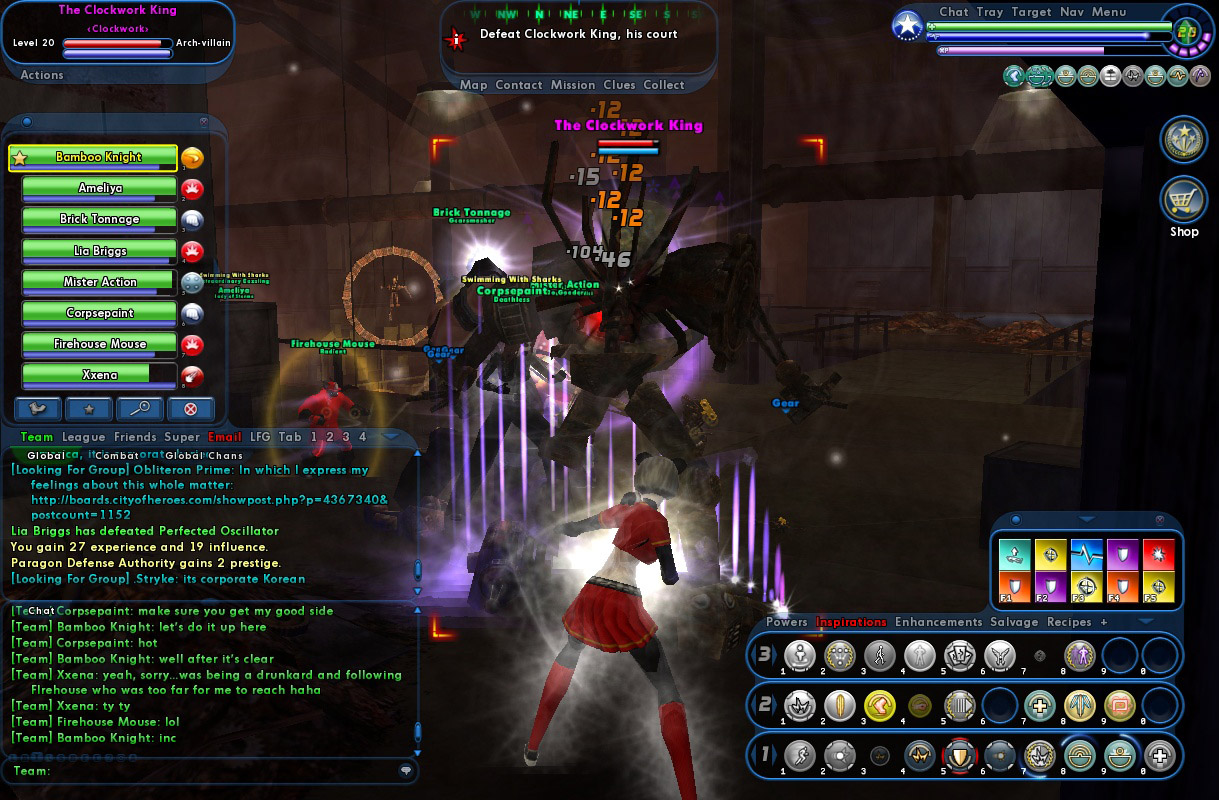Switch to the League chat tab
This screenshot has width=1219, height=800.
point(83,437)
